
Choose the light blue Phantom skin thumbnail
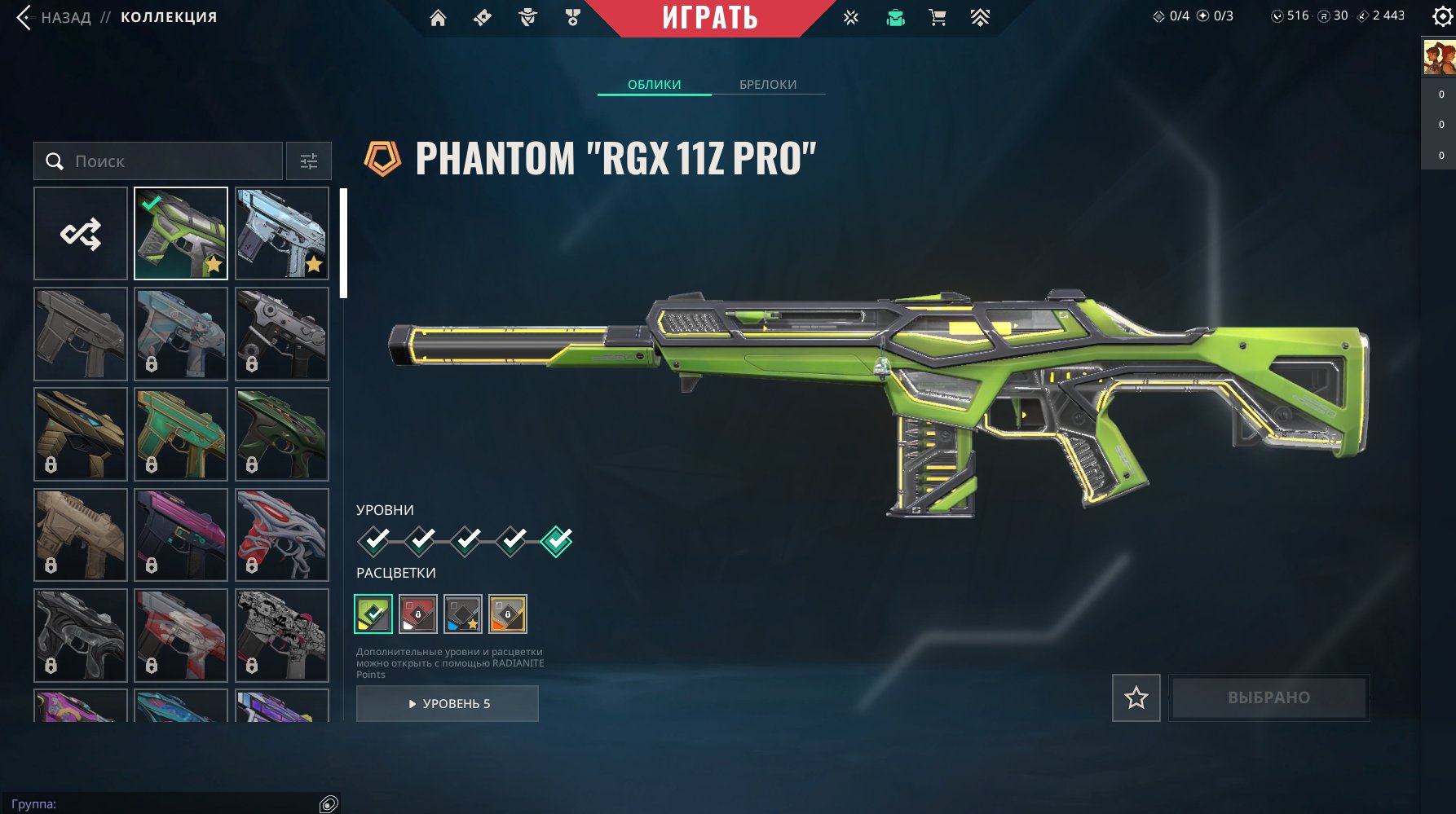point(281,234)
